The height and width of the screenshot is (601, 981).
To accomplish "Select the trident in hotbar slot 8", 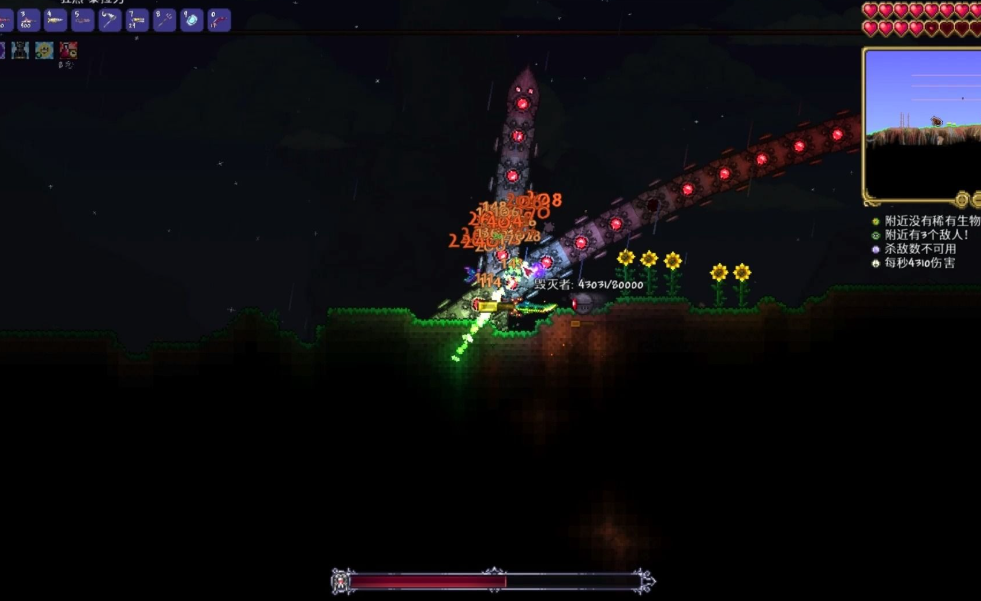I will tap(164, 20).
